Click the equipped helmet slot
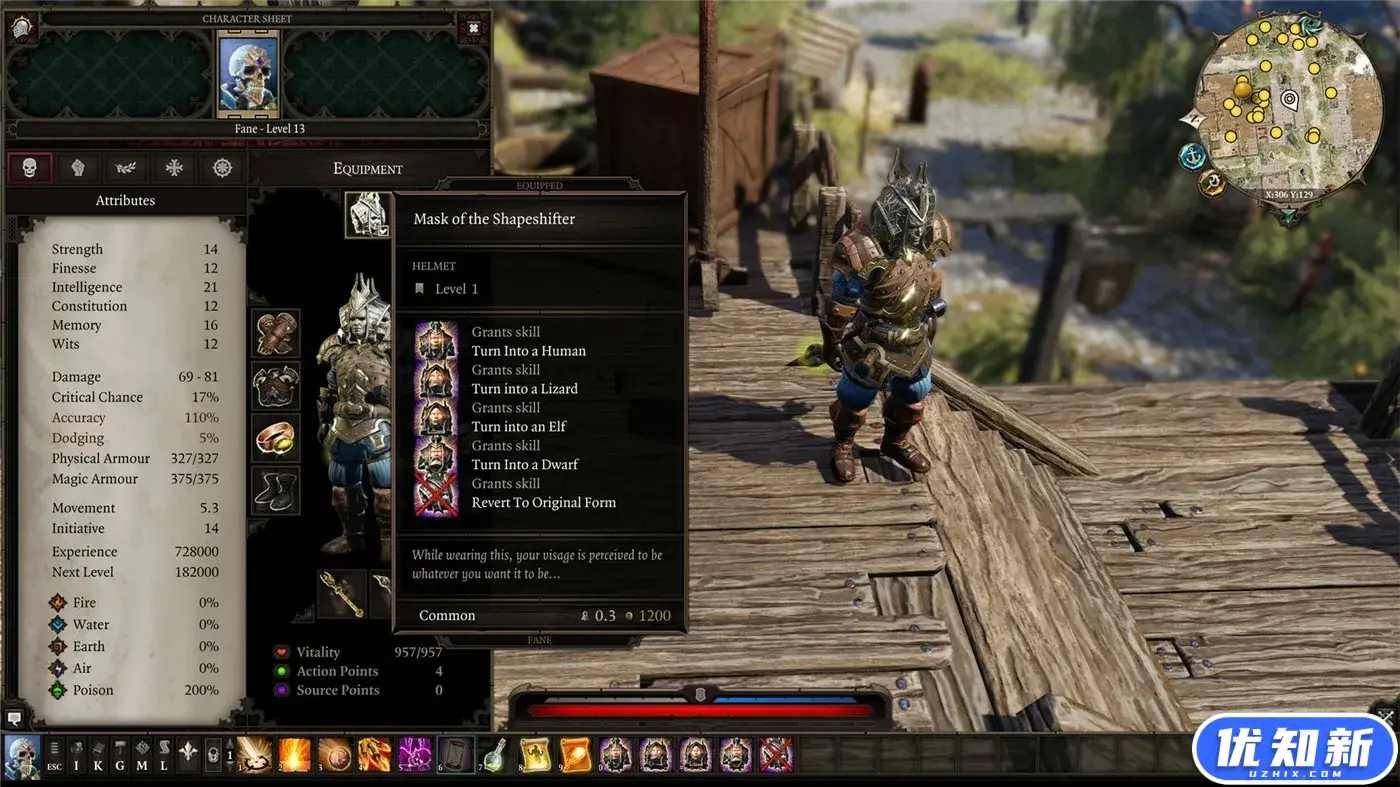Image resolution: width=1400 pixels, height=787 pixels. pos(368,213)
